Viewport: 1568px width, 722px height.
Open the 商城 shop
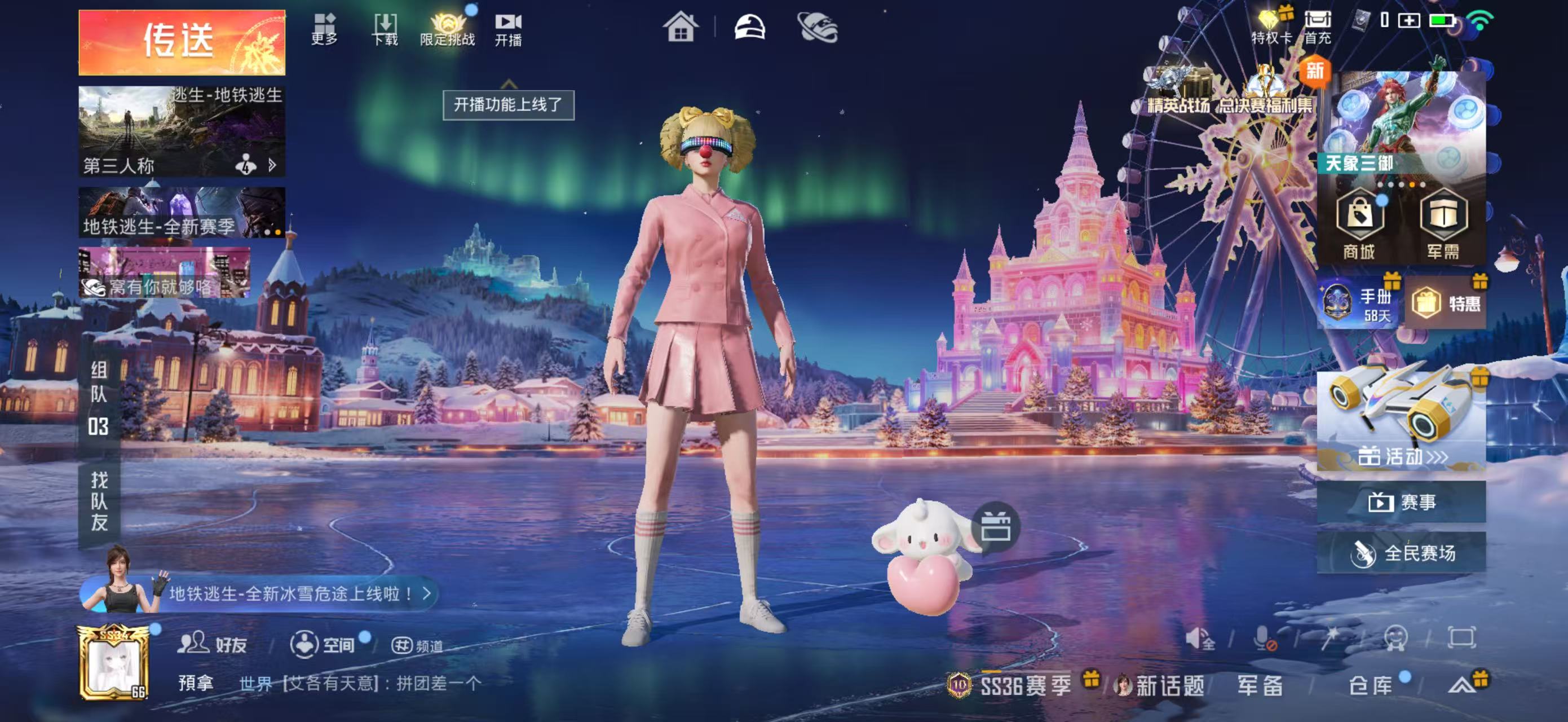click(x=1359, y=223)
